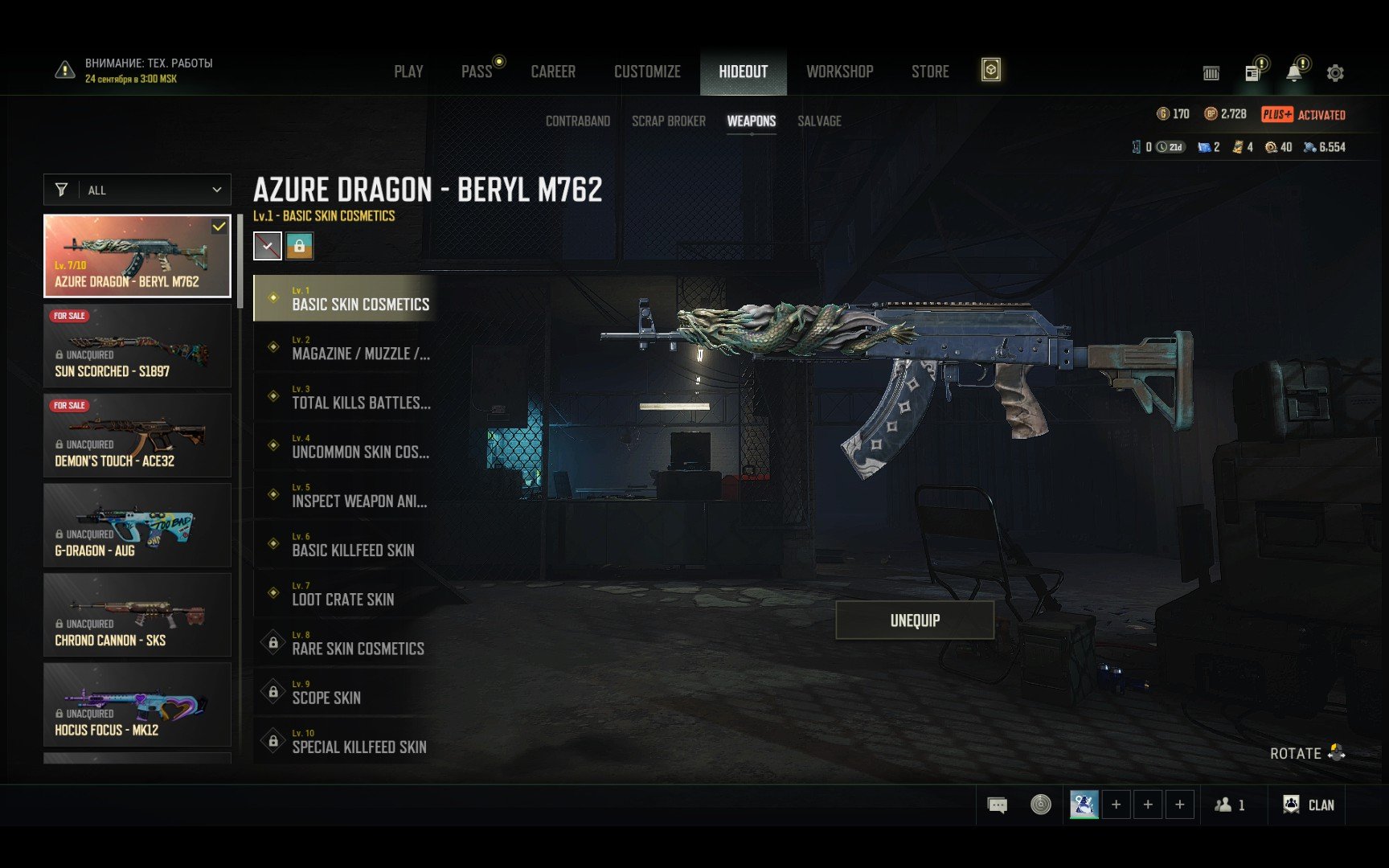
Task: Unequip the Azure Dragon skin
Action: coord(915,620)
